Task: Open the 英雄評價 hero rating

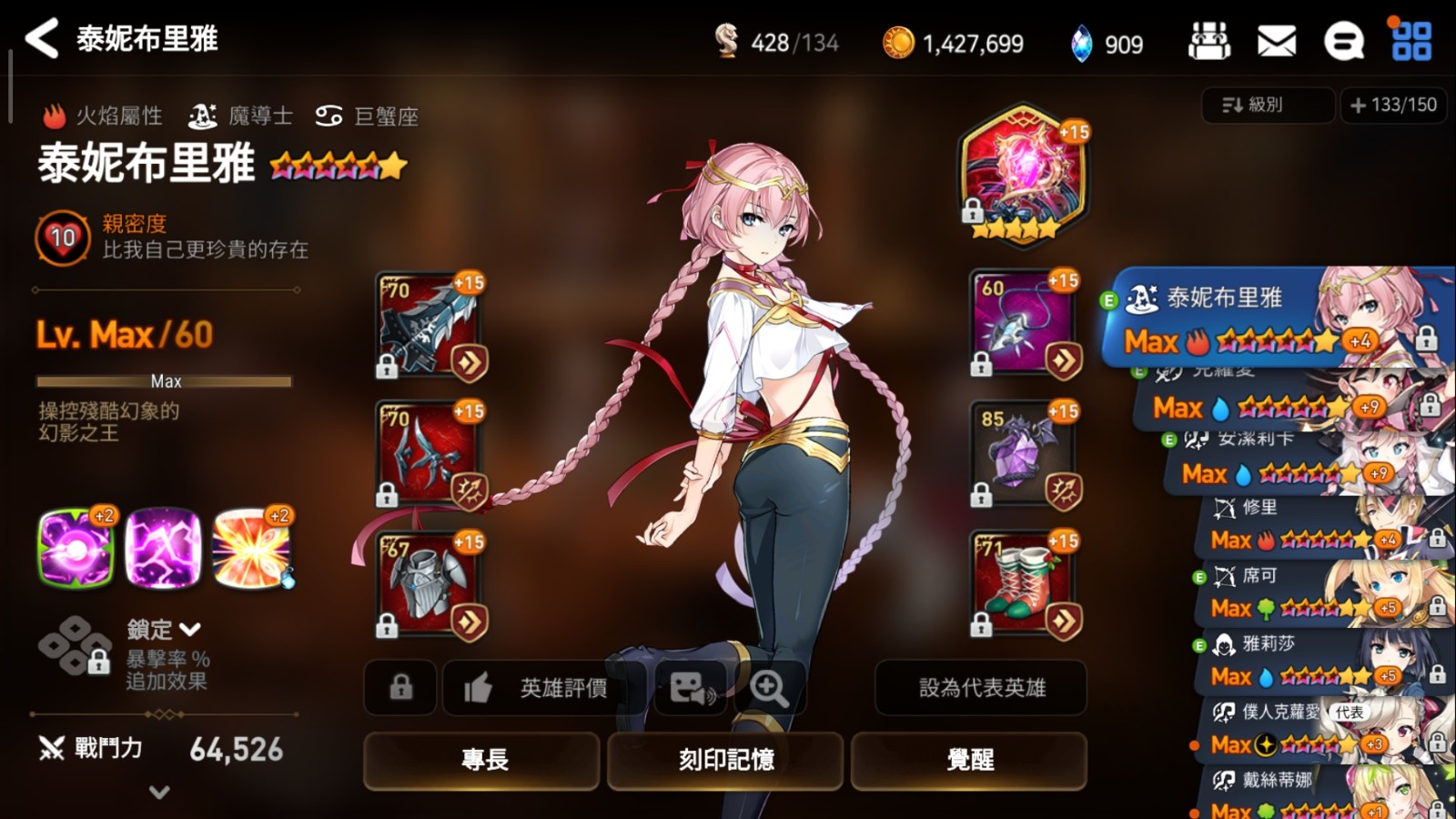Action: point(543,688)
